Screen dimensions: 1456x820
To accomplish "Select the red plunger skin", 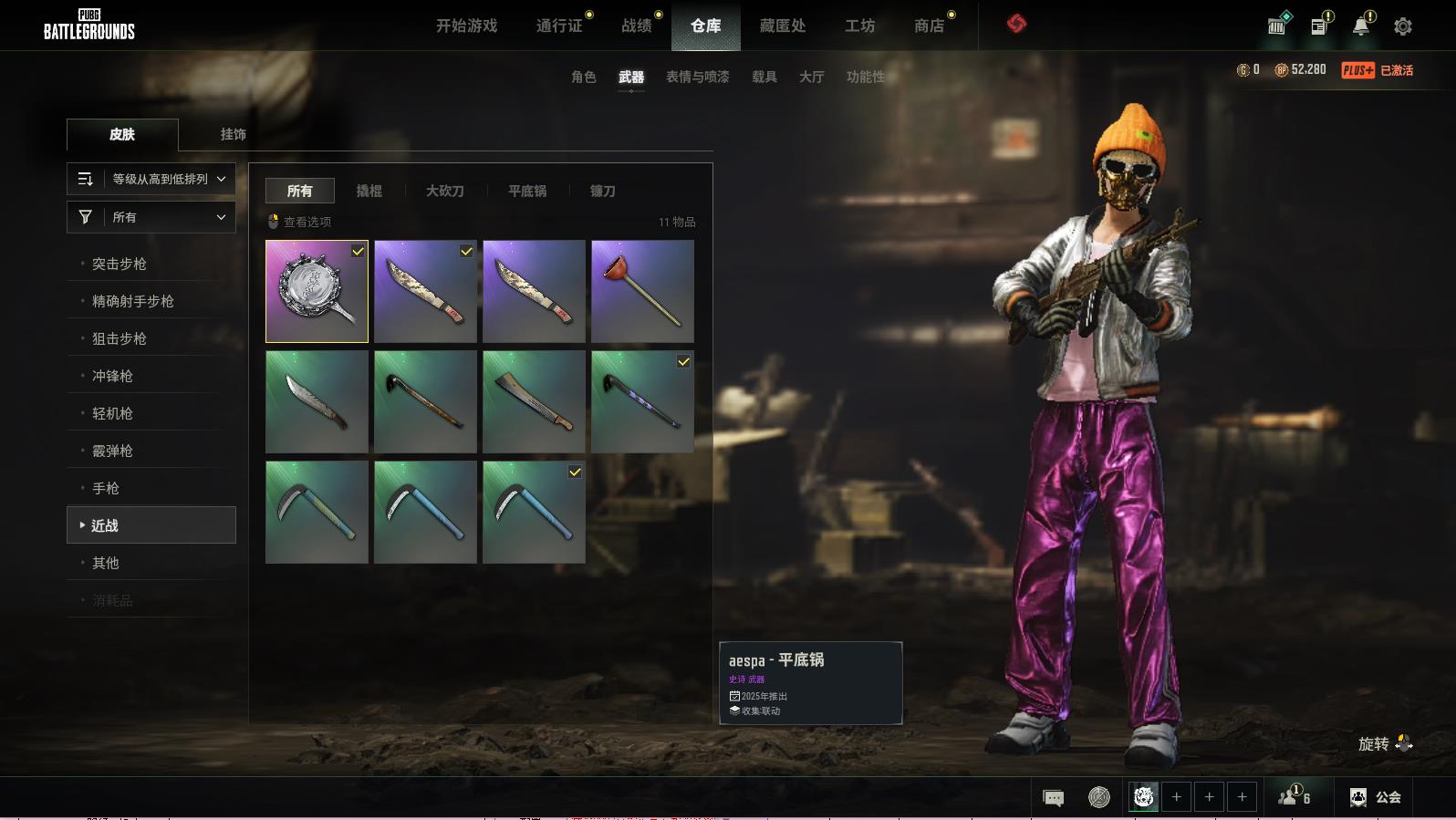I will tap(642, 291).
